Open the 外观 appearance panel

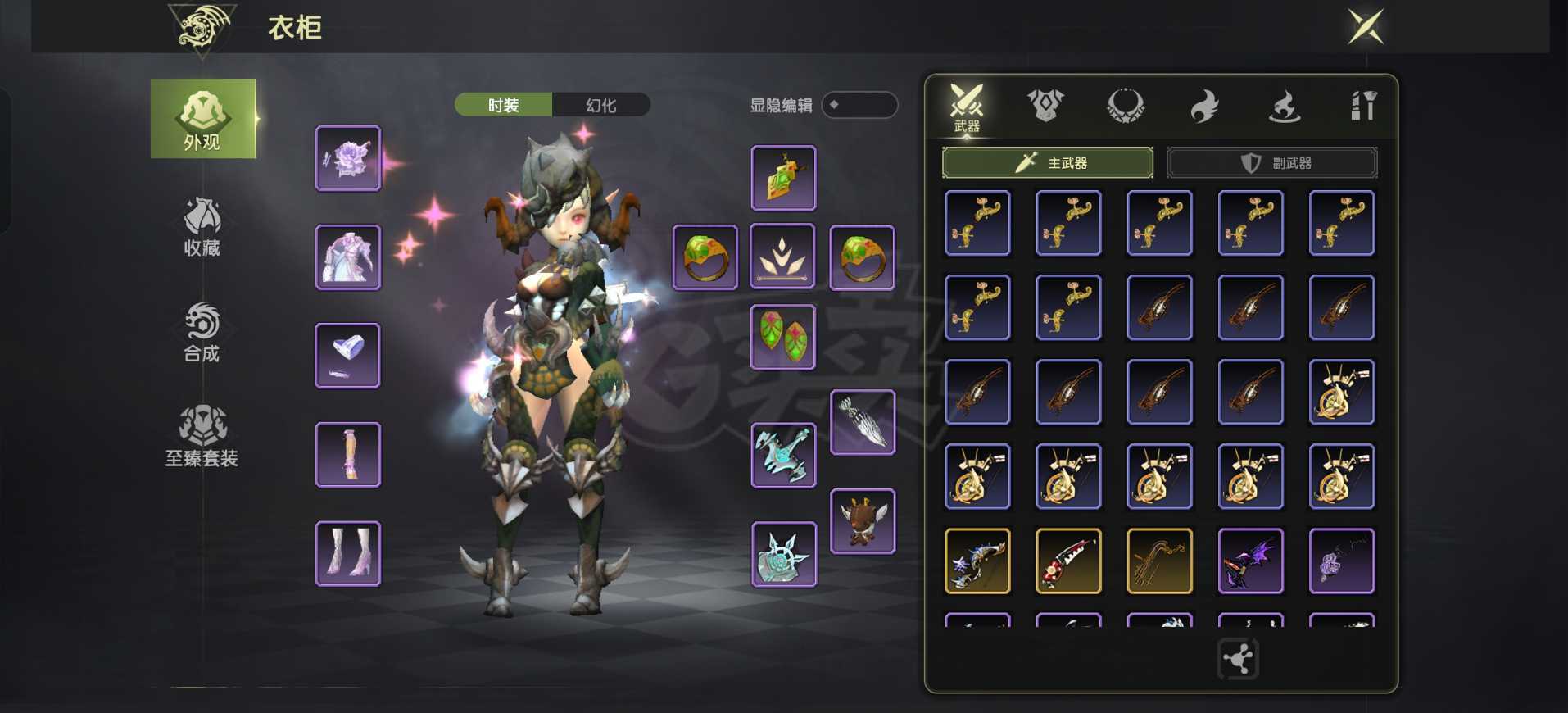203,119
